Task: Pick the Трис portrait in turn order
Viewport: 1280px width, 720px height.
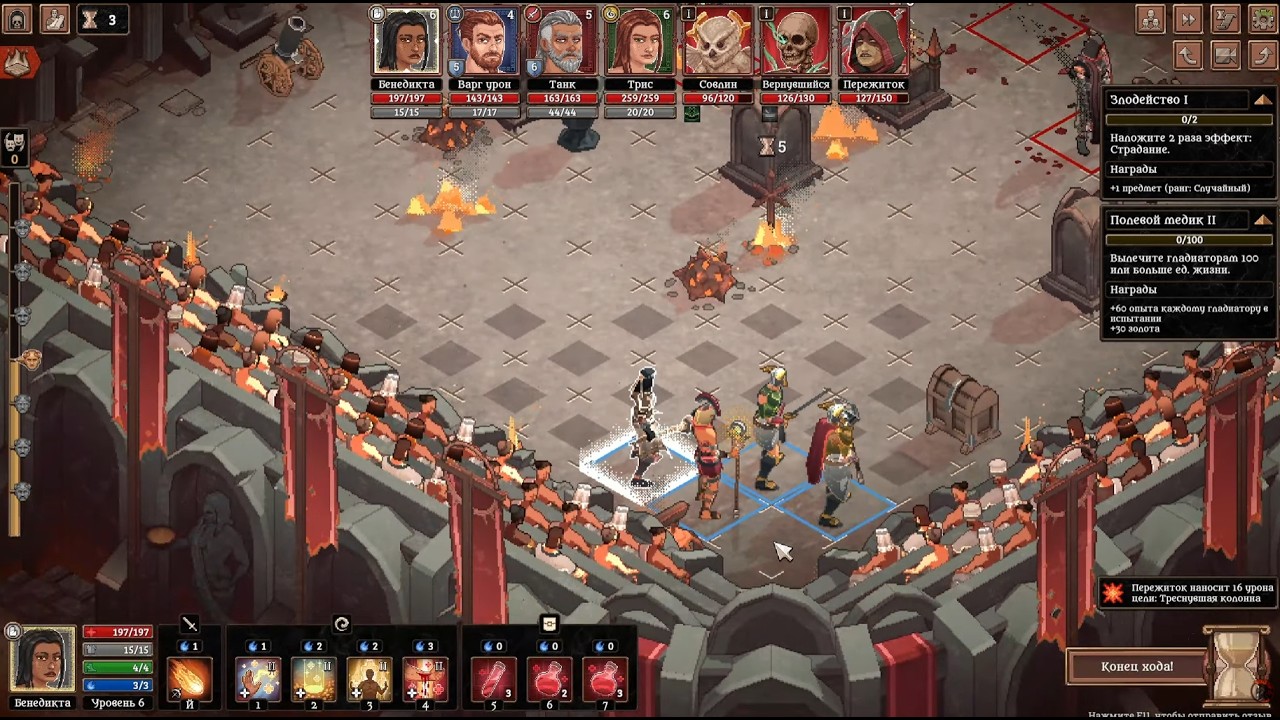Action: click(638, 42)
